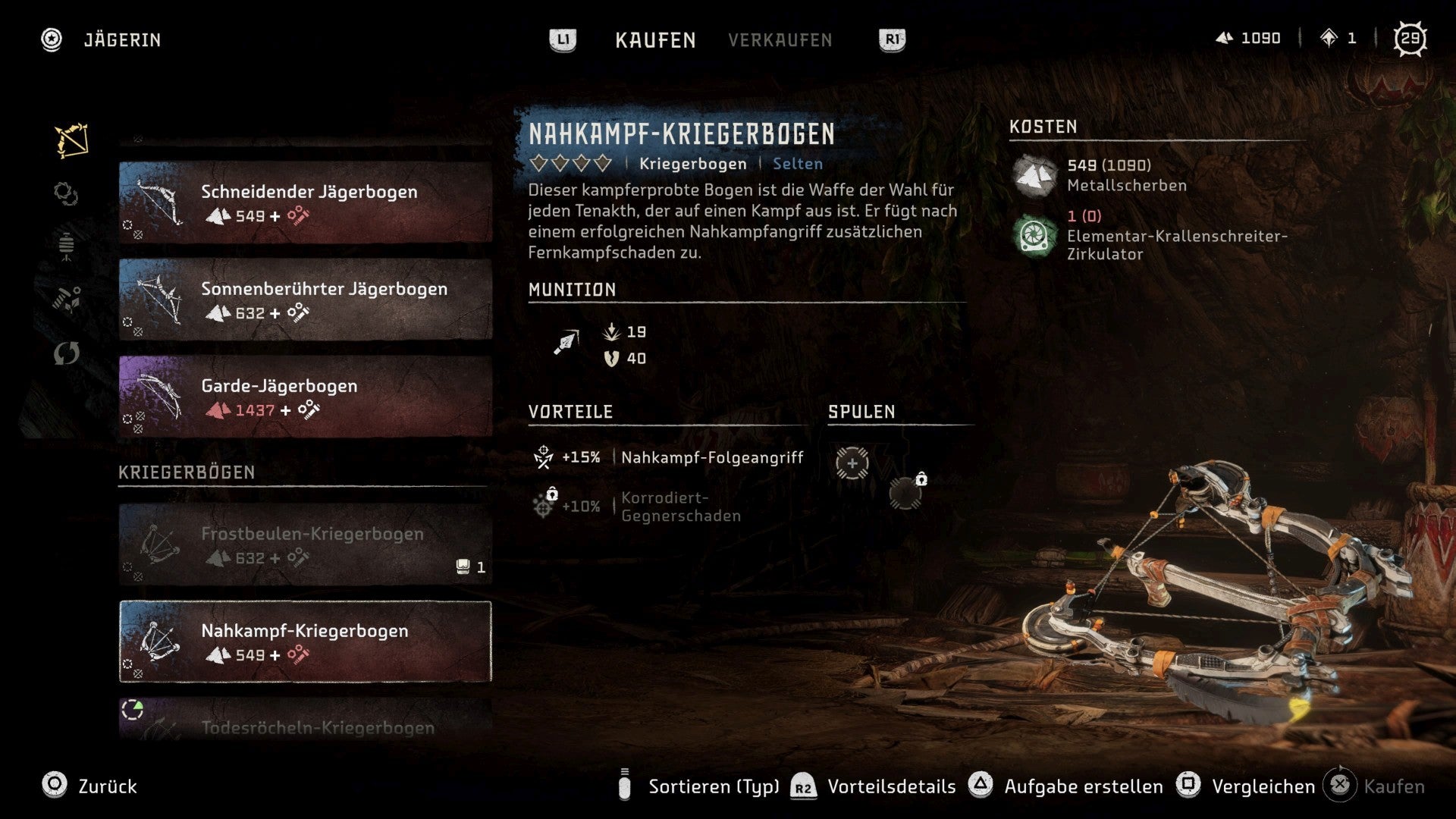
Task: Click the refresh/restock icon in the sidebar
Action: 67,353
